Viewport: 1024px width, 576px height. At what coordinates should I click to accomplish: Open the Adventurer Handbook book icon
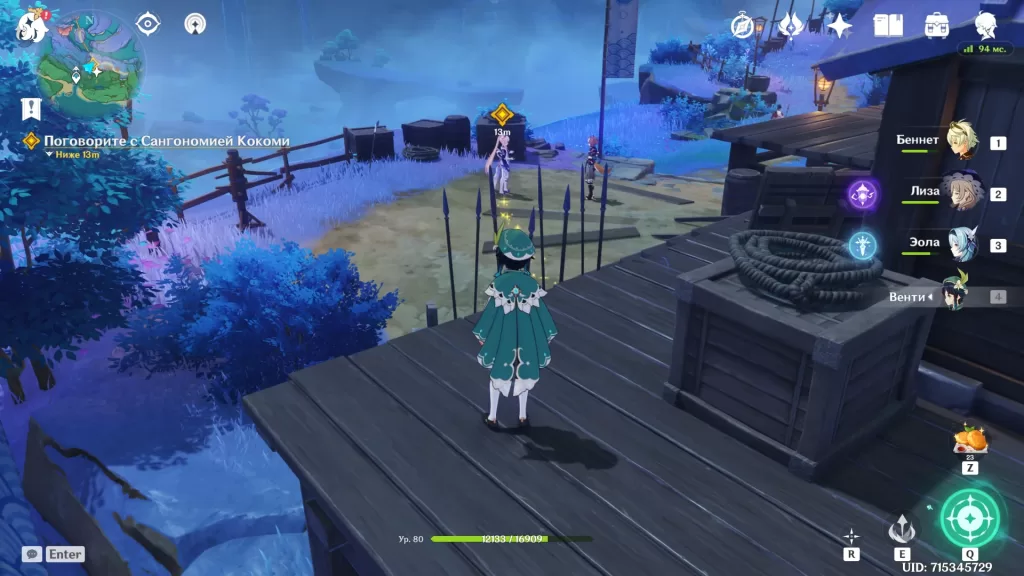(888, 26)
